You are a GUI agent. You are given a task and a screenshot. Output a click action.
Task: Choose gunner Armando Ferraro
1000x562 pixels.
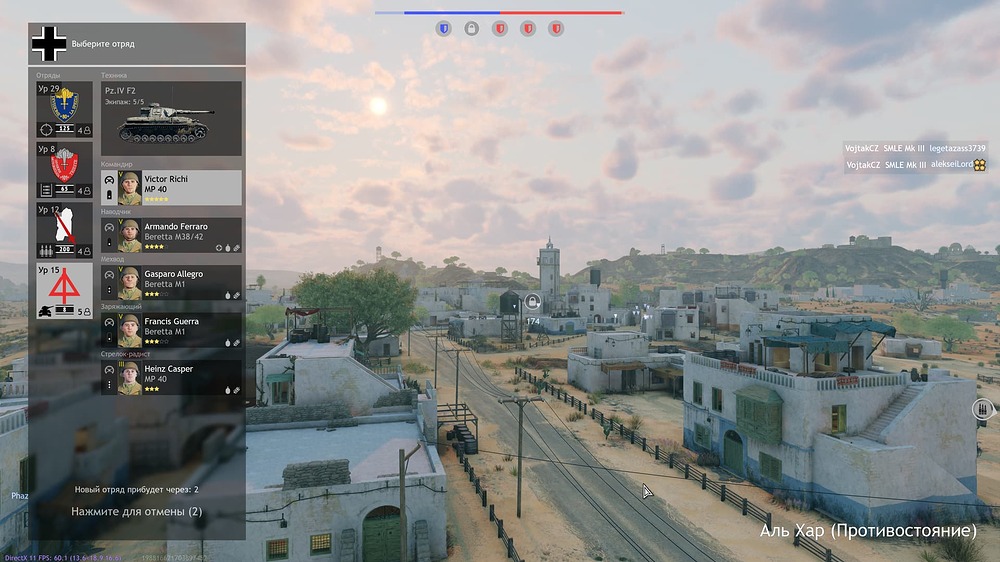pyautogui.click(x=171, y=235)
